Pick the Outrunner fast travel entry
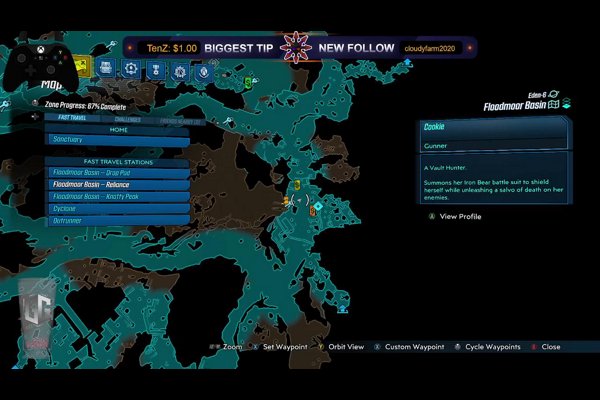Image resolution: width=600 pixels, height=400 pixels. tap(117, 220)
